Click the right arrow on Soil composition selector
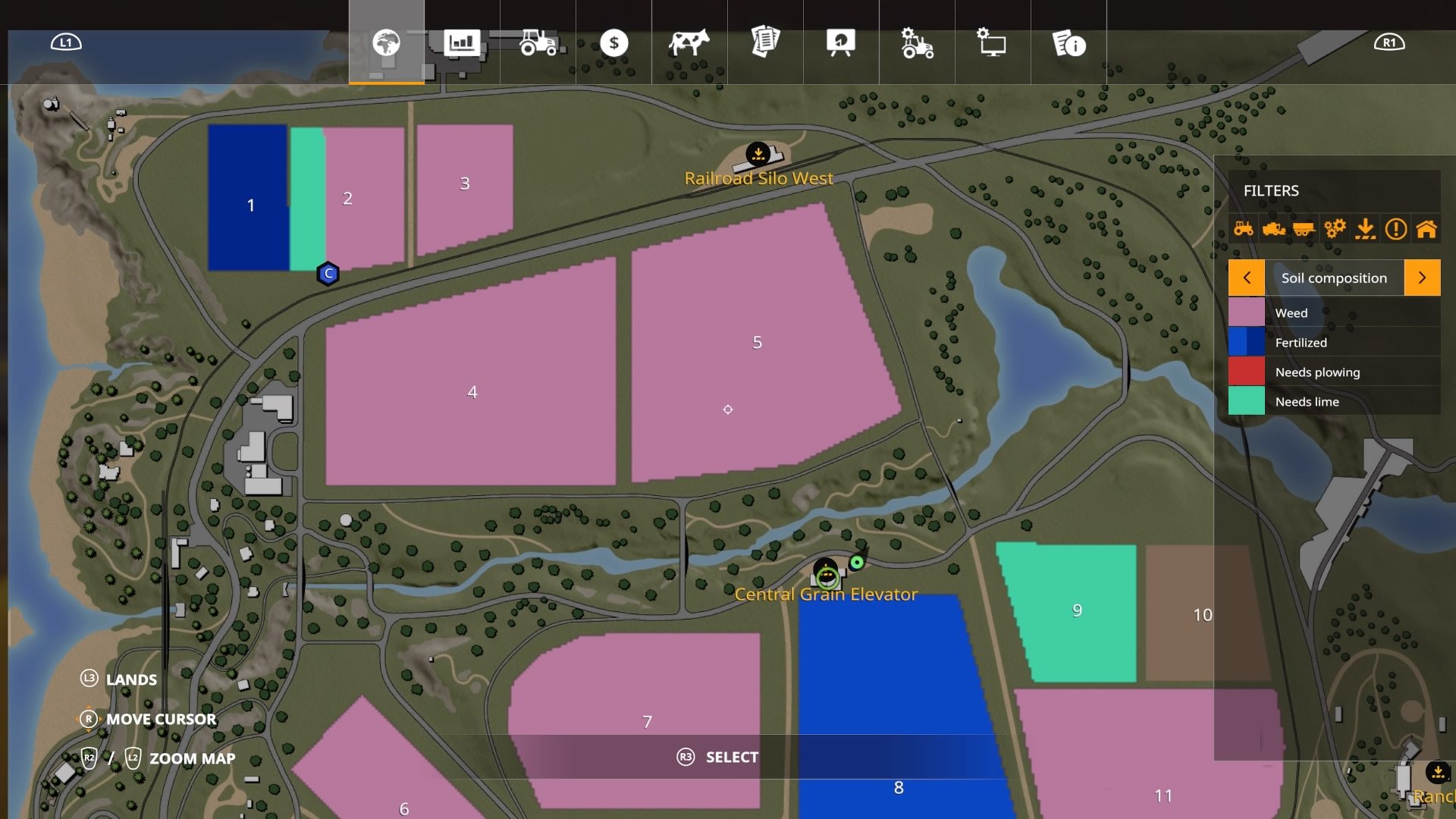 coord(1423,278)
